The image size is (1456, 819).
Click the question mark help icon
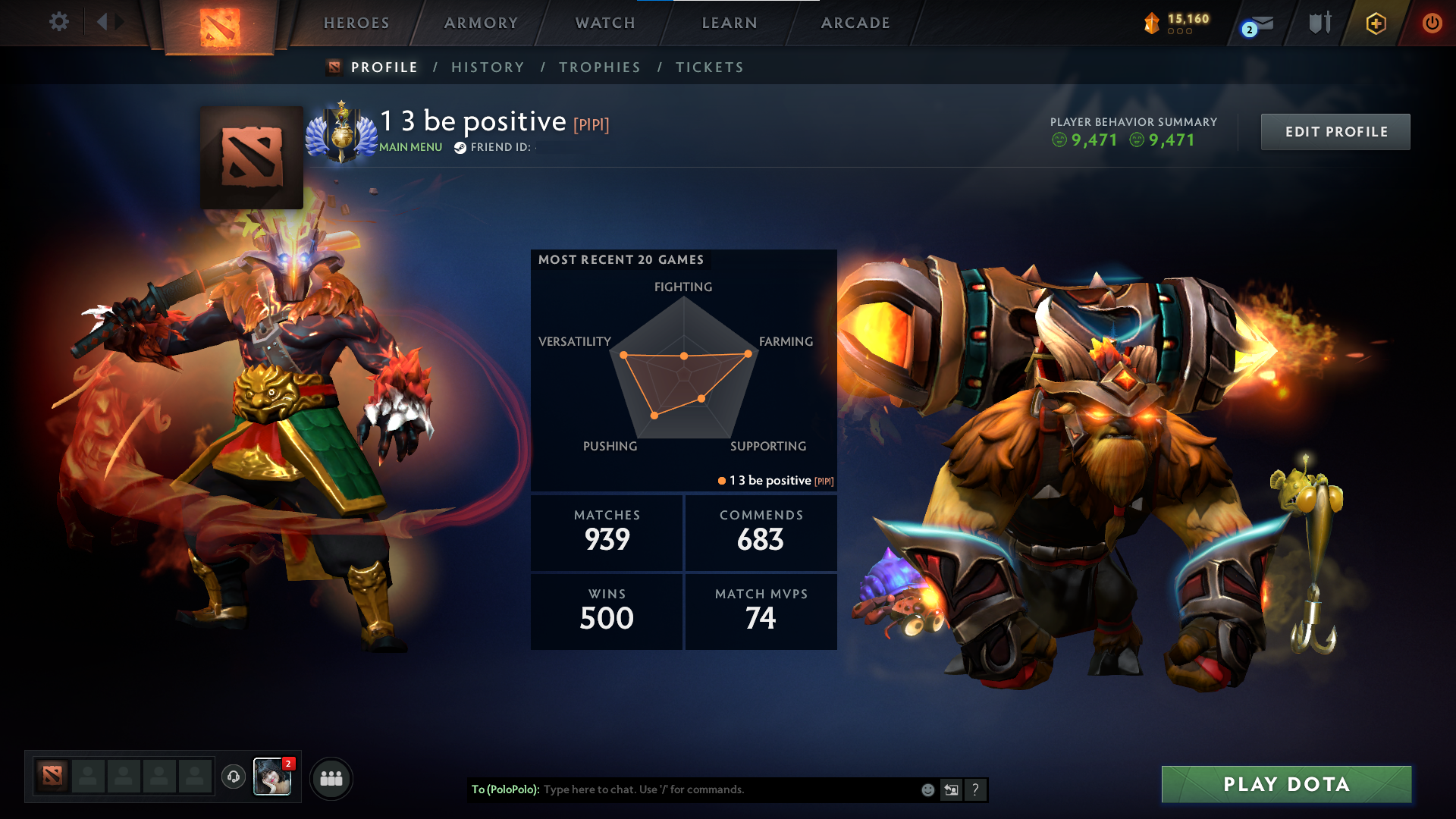point(976,789)
